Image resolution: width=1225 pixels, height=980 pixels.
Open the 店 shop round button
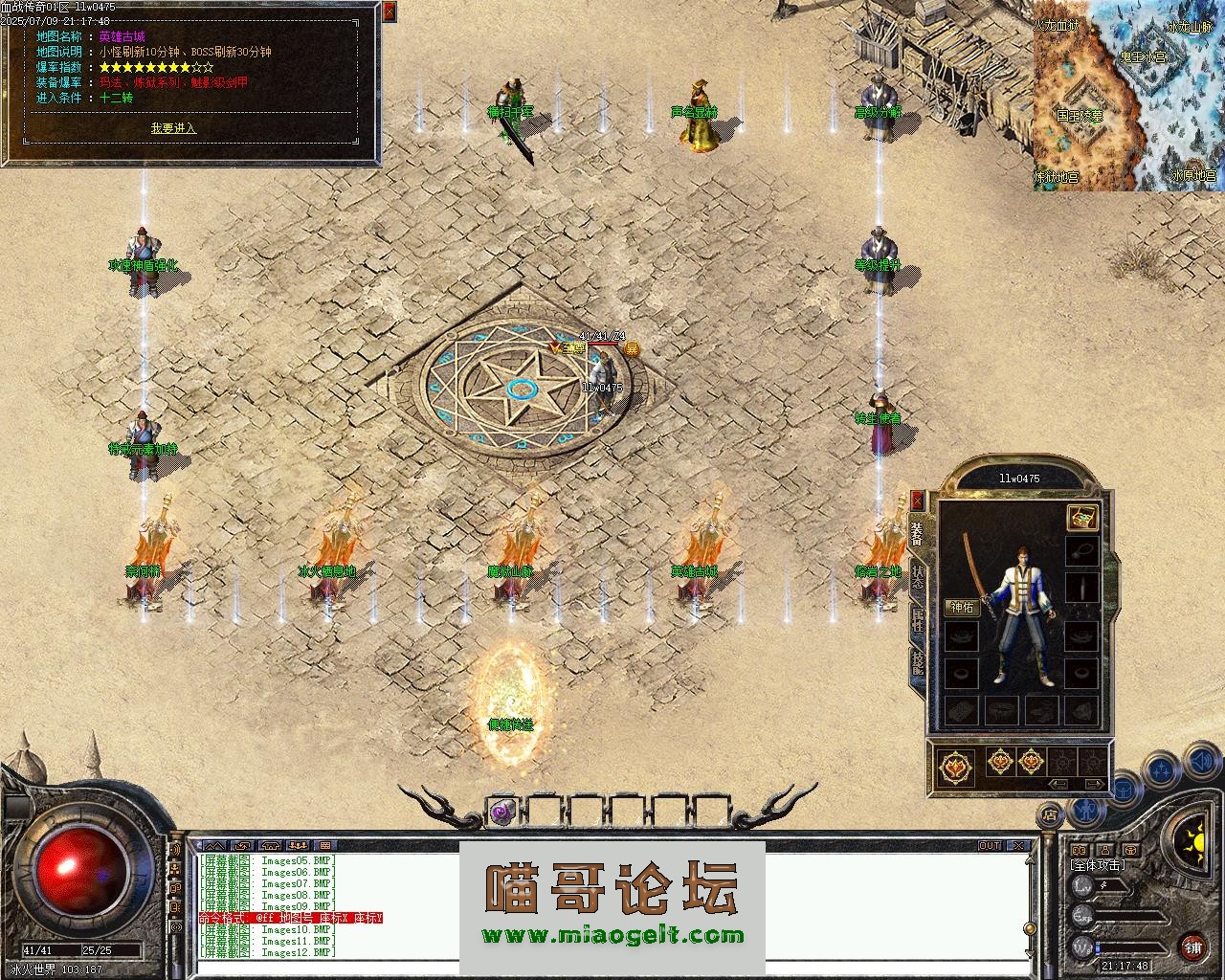tap(1051, 816)
